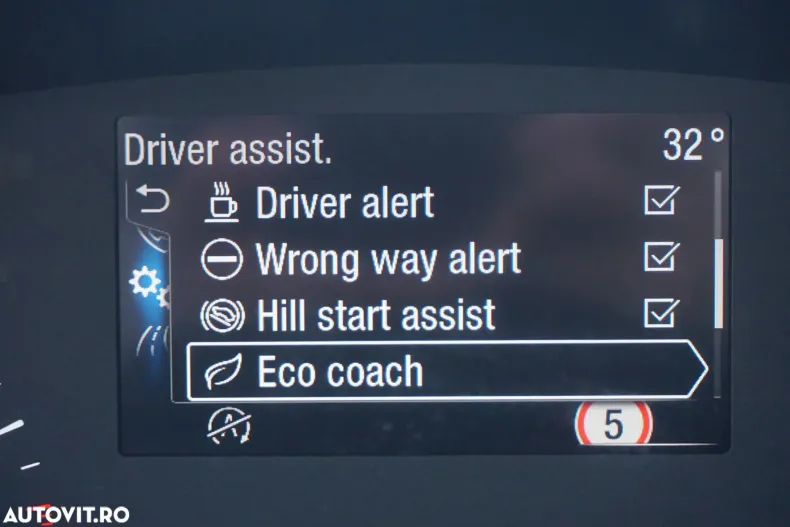
Task: Toggle the Driver alert checkbox
Action: [x=661, y=201]
